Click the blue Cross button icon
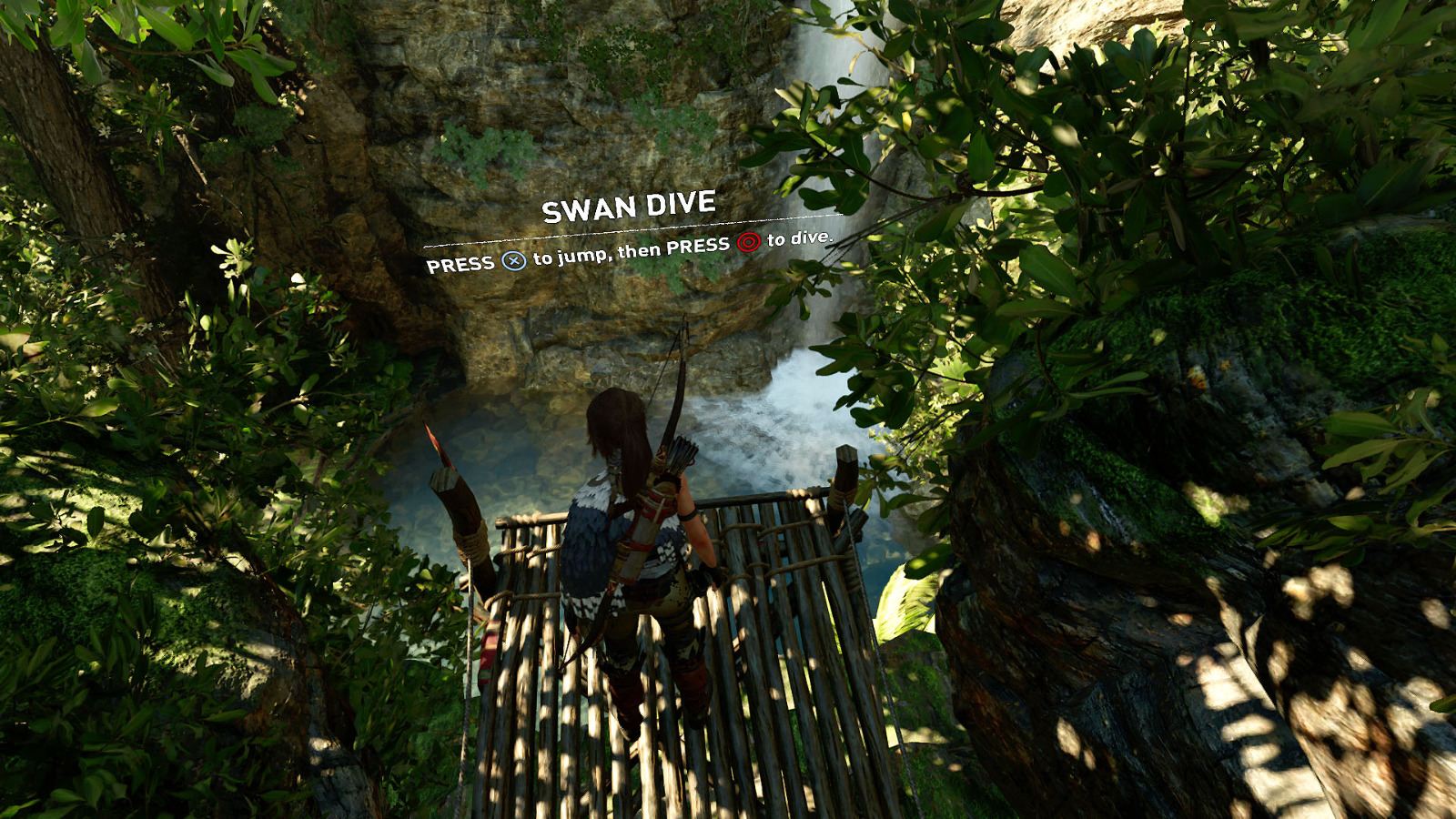 [515, 261]
